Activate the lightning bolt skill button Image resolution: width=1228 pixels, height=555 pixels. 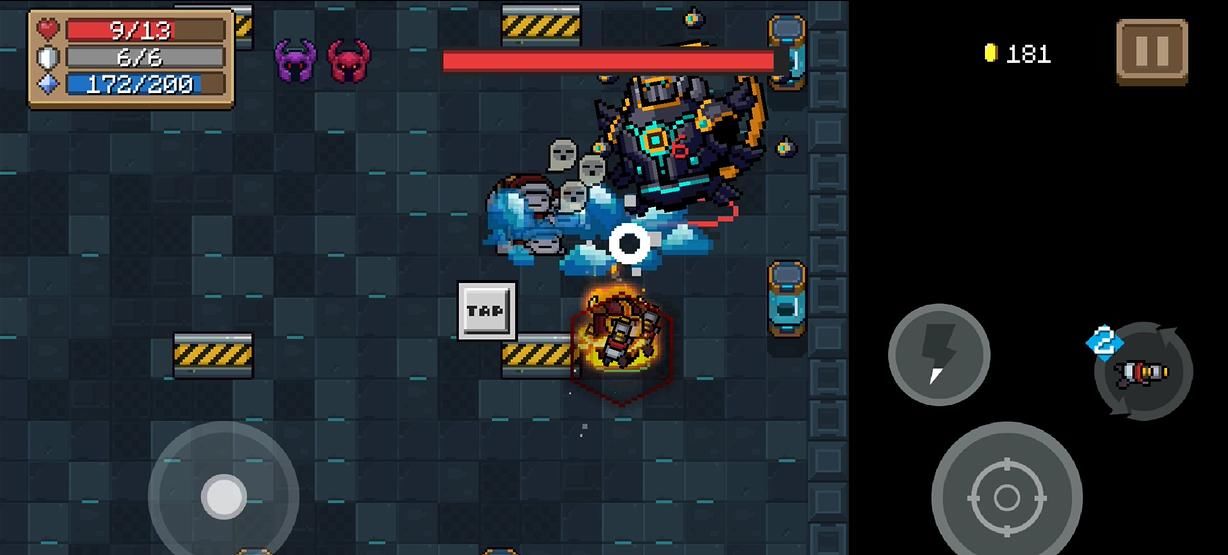(938, 354)
